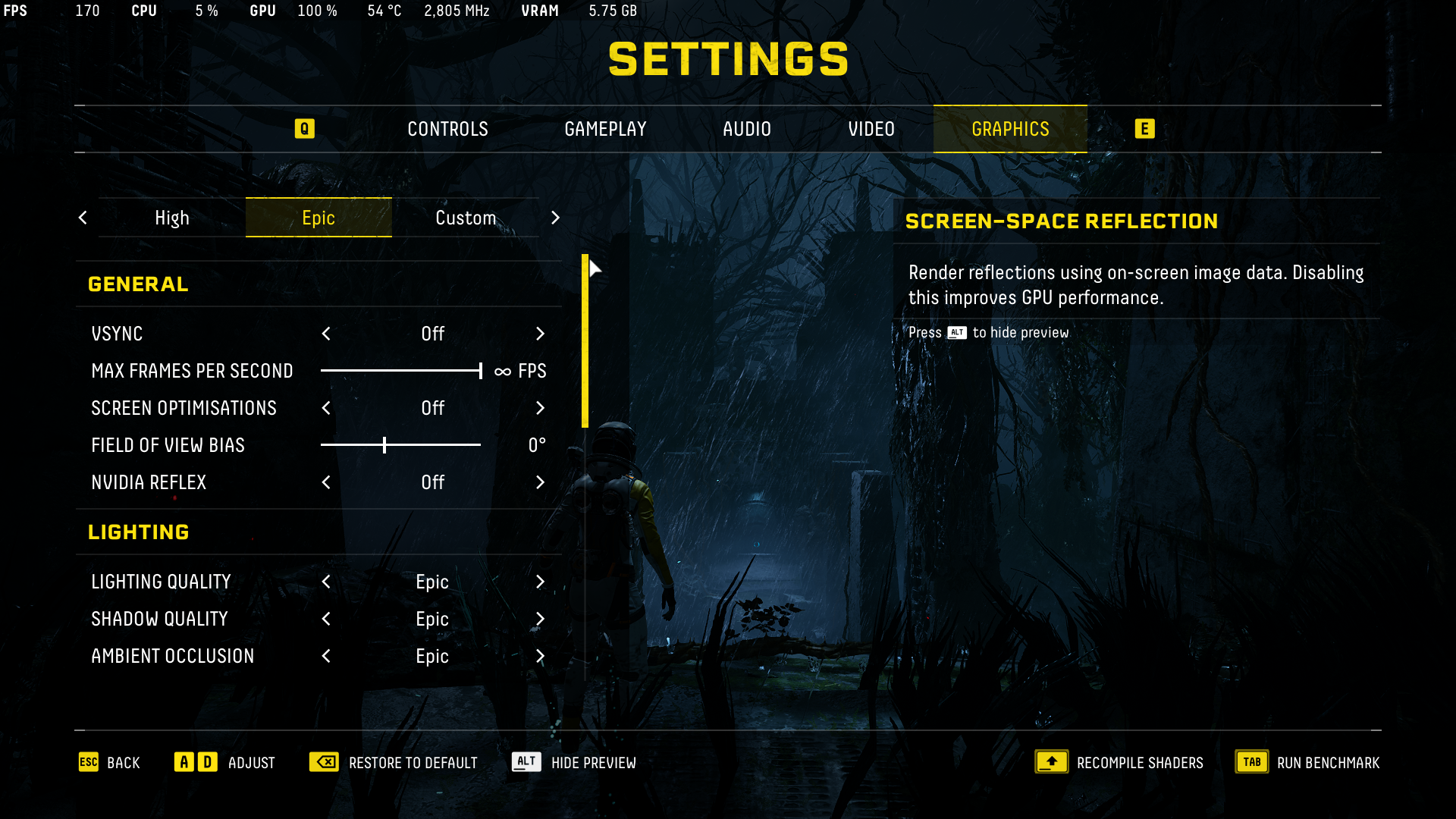Switch to the Controls tab
Image resolution: width=1456 pixels, height=819 pixels.
tap(447, 130)
